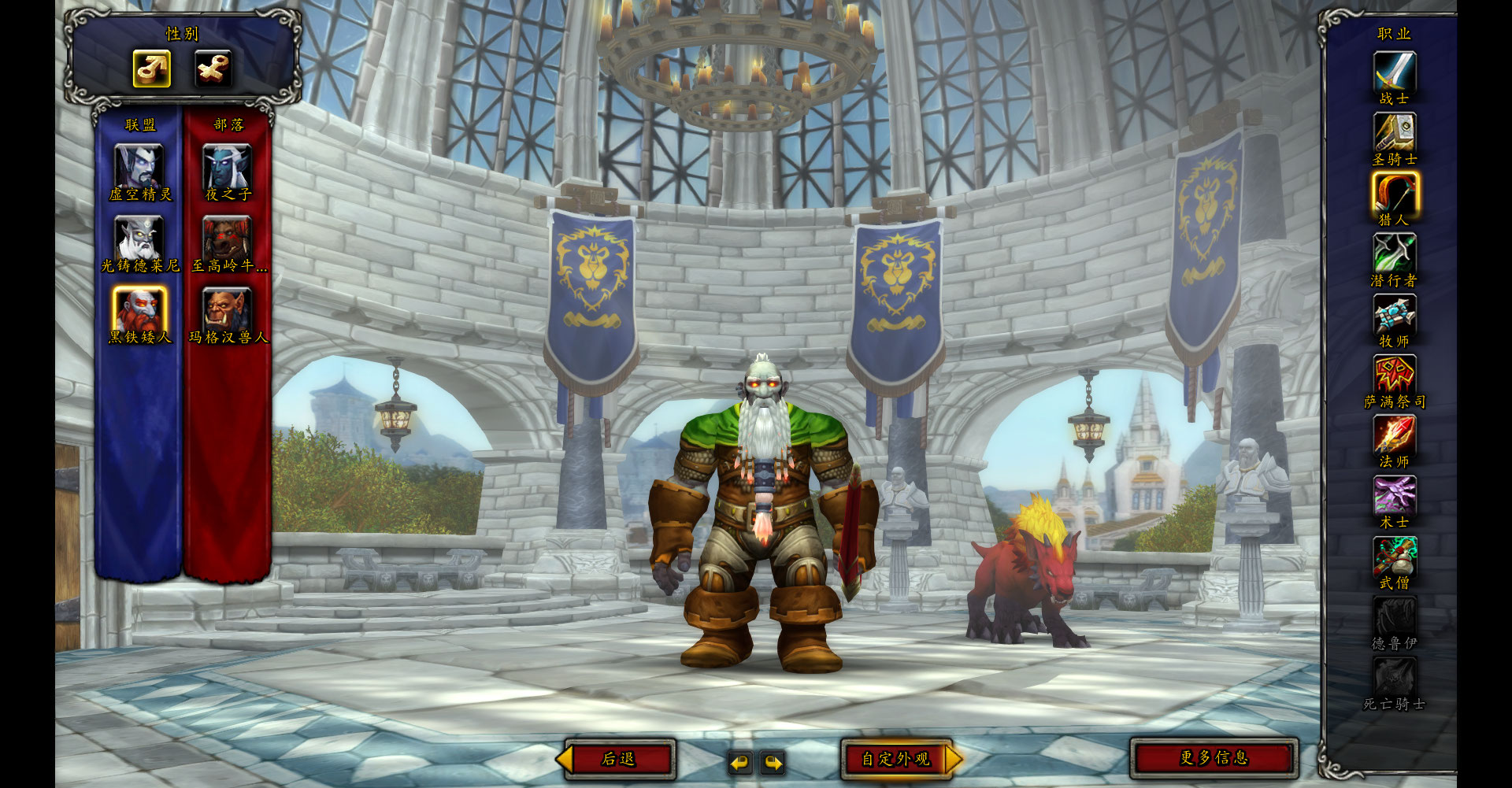Pick the Highmountain Tauren race portrait
The image size is (1512, 788).
click(227, 237)
